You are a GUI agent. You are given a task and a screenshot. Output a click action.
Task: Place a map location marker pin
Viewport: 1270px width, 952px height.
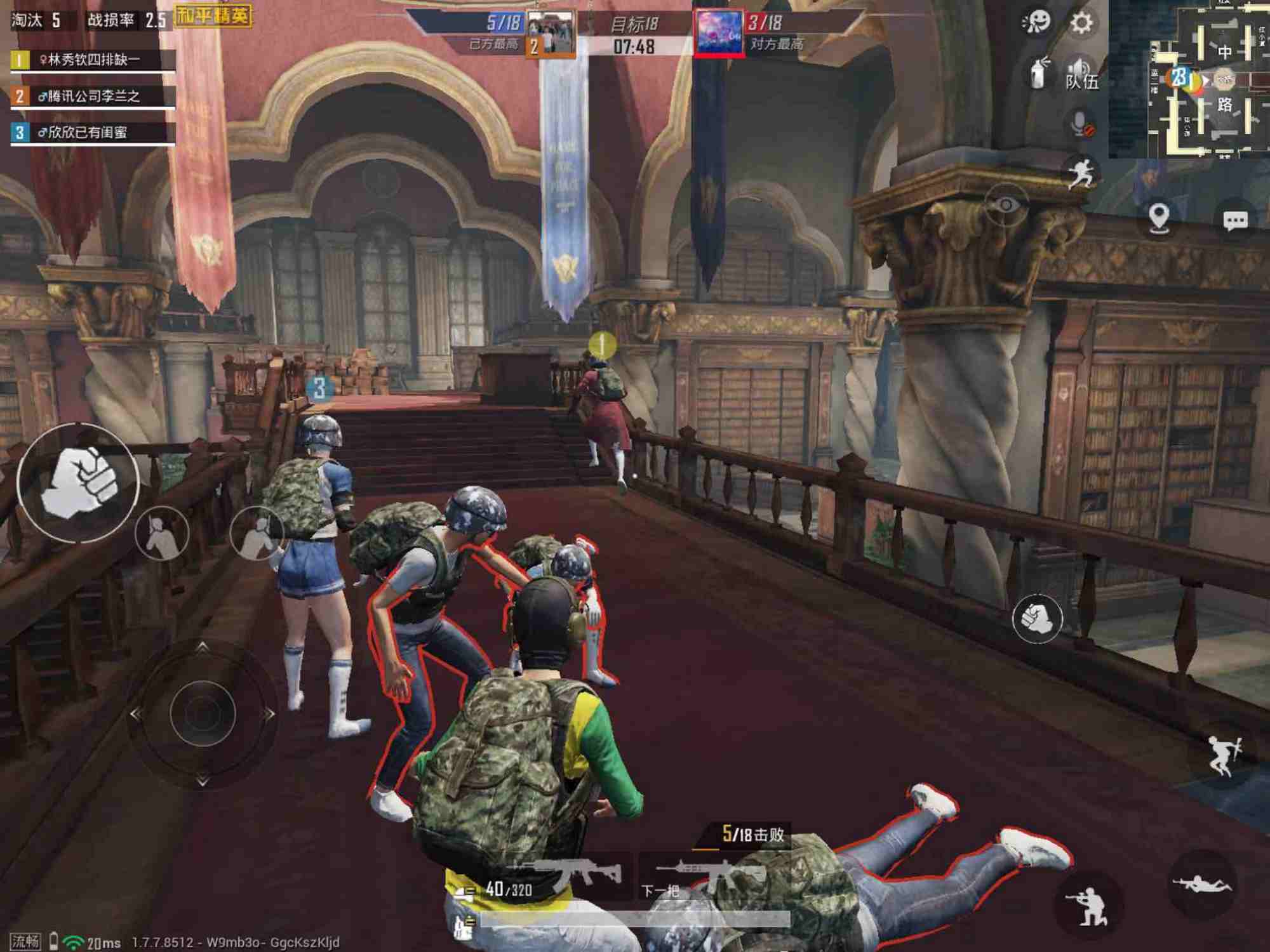(1160, 218)
